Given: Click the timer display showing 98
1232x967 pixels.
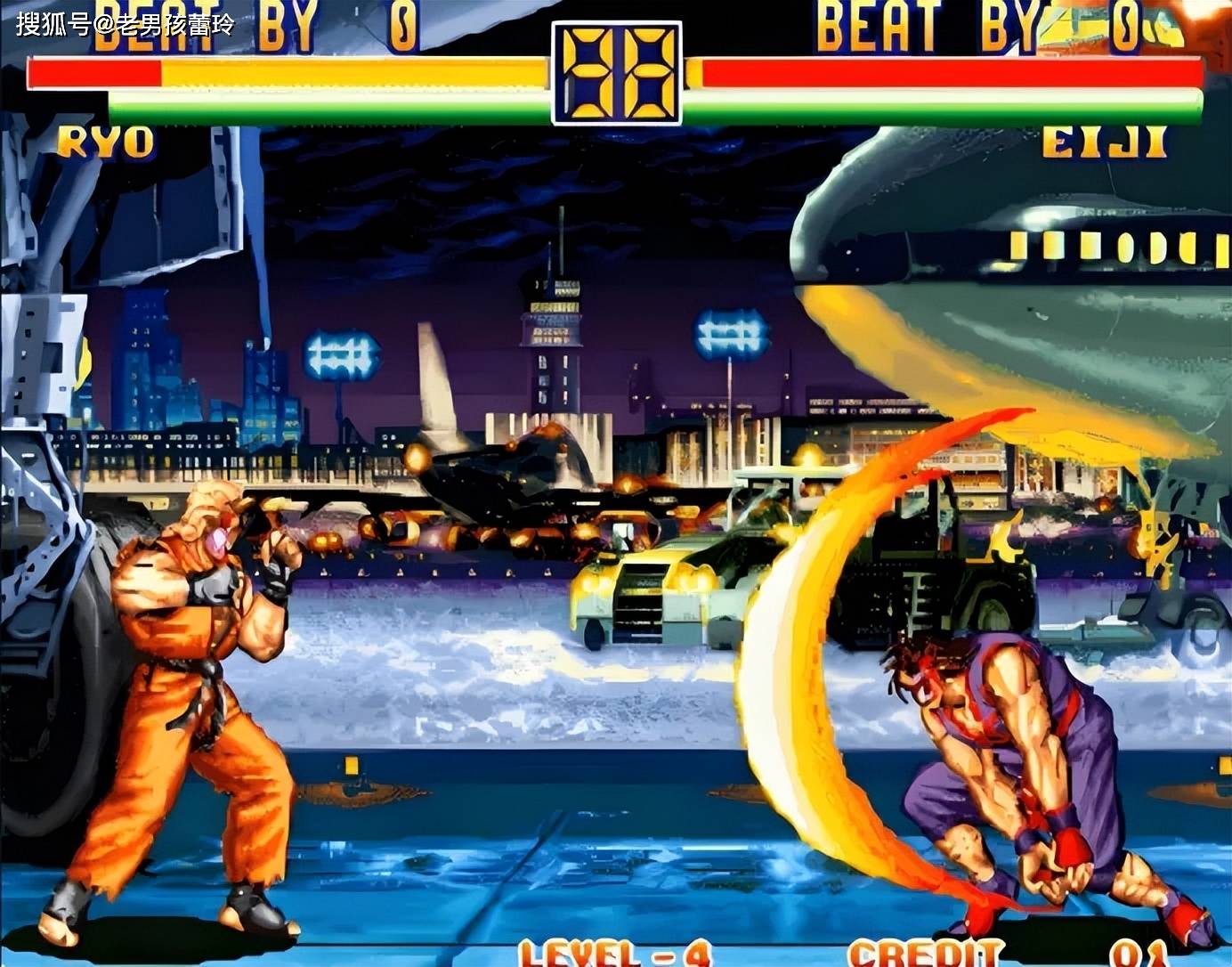Looking at the screenshot, I should point(616,71).
